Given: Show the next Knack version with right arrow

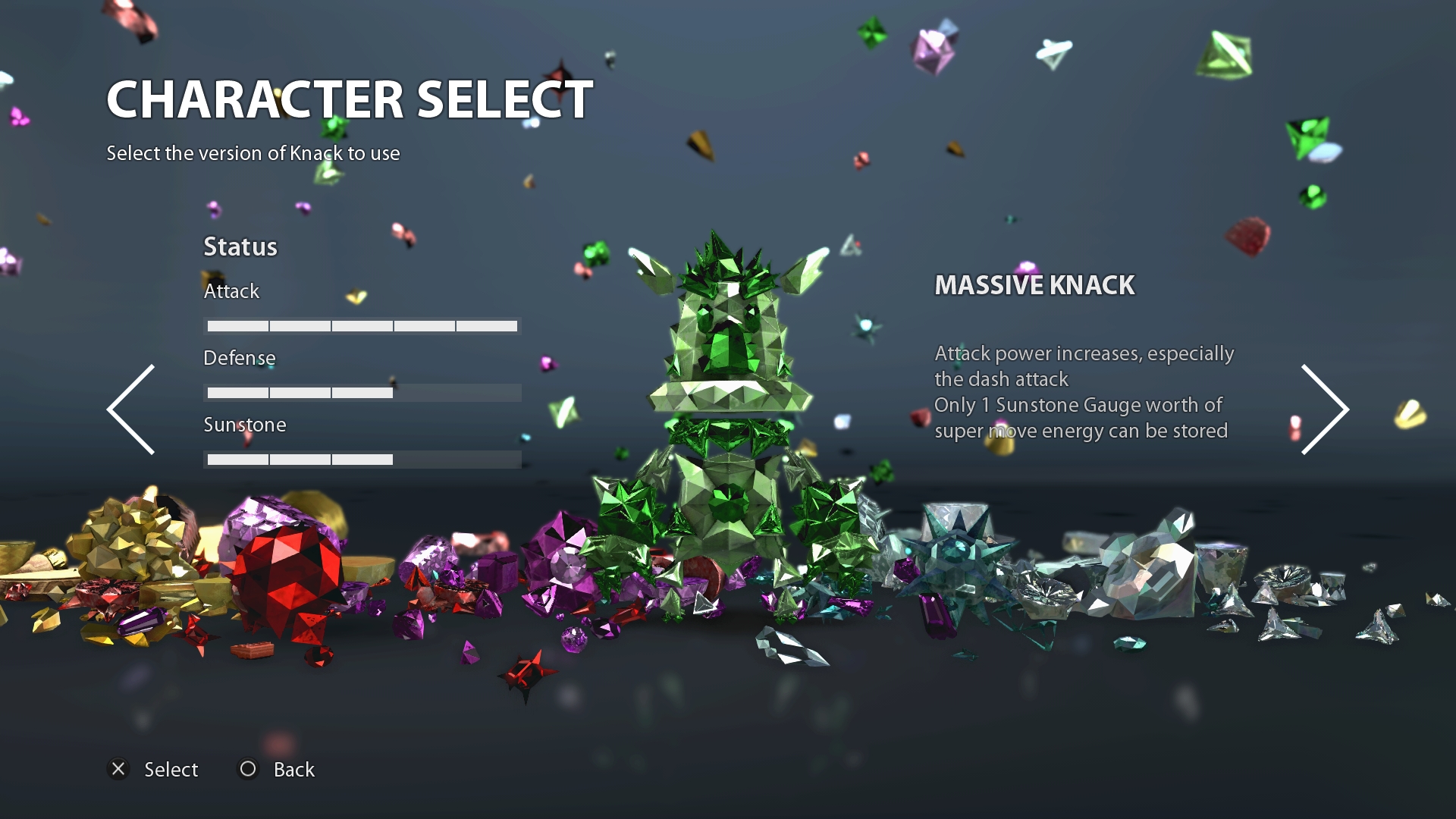Looking at the screenshot, I should [1324, 409].
